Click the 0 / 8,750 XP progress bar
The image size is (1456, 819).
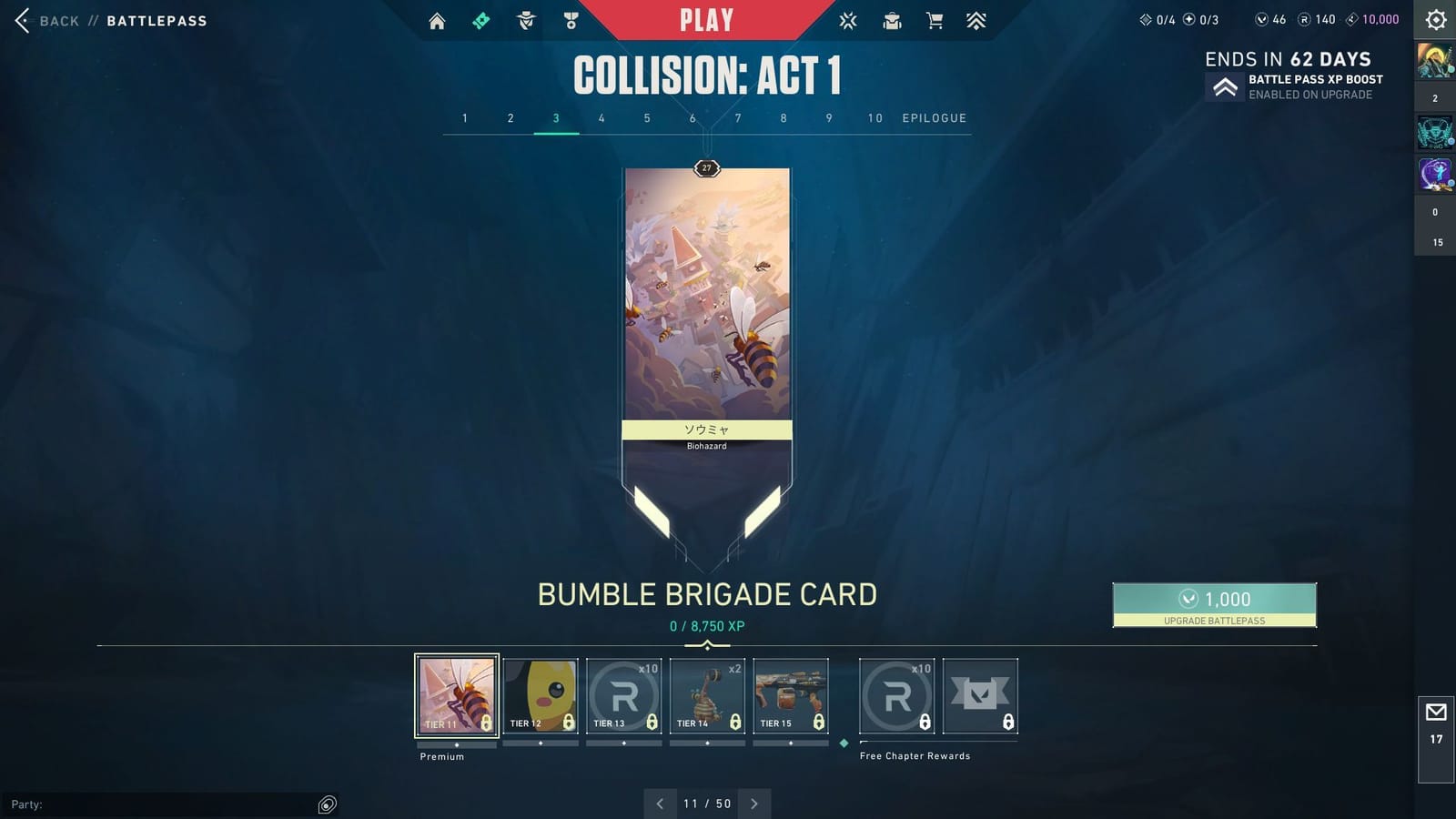point(706,626)
